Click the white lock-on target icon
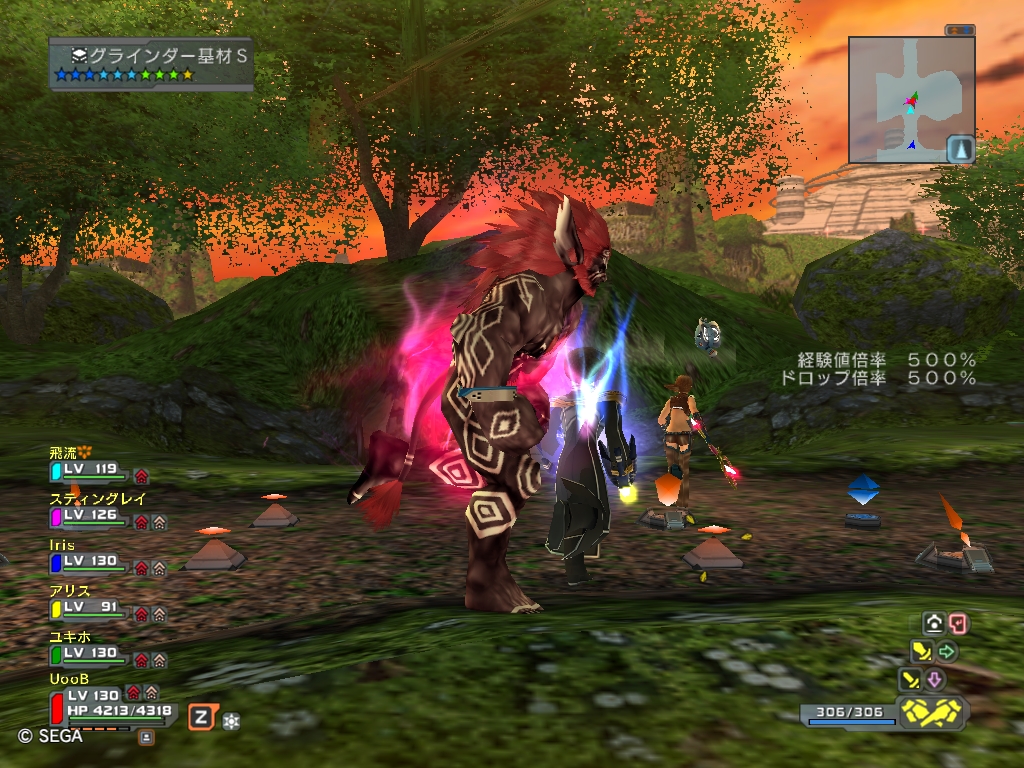 pos(934,624)
